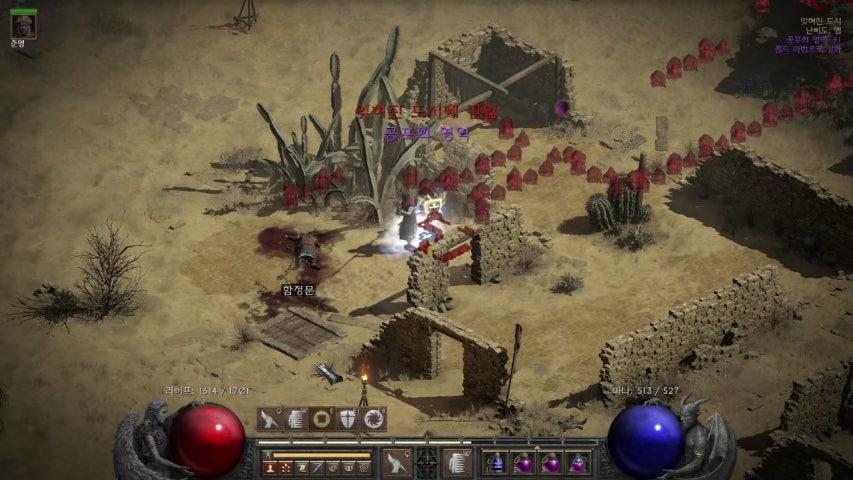Viewport: 853px width, 480px height.
Task: Activate the shield with cross skill
Action: tap(348, 419)
